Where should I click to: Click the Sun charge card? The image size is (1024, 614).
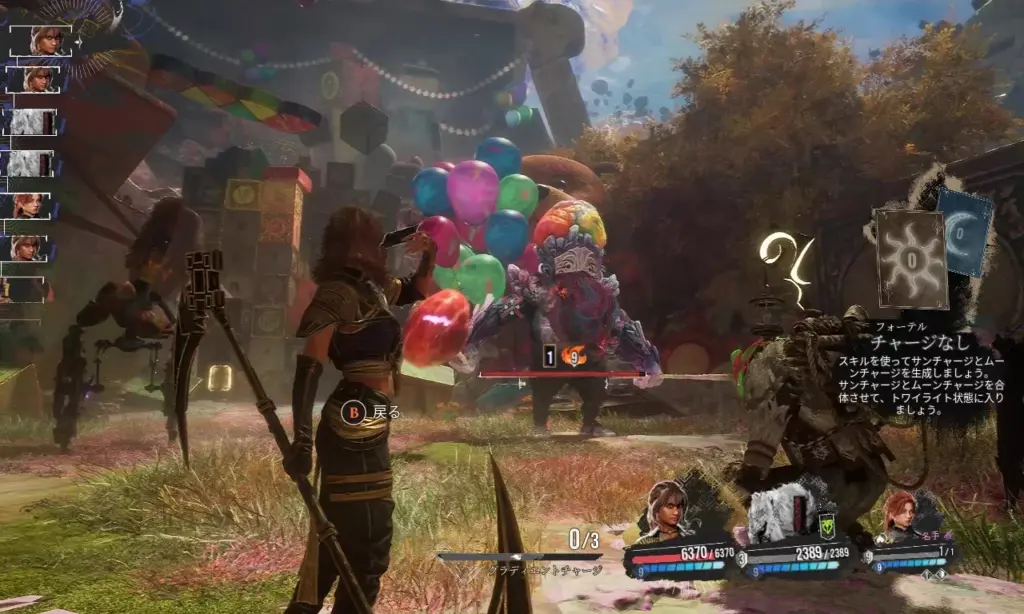point(910,258)
